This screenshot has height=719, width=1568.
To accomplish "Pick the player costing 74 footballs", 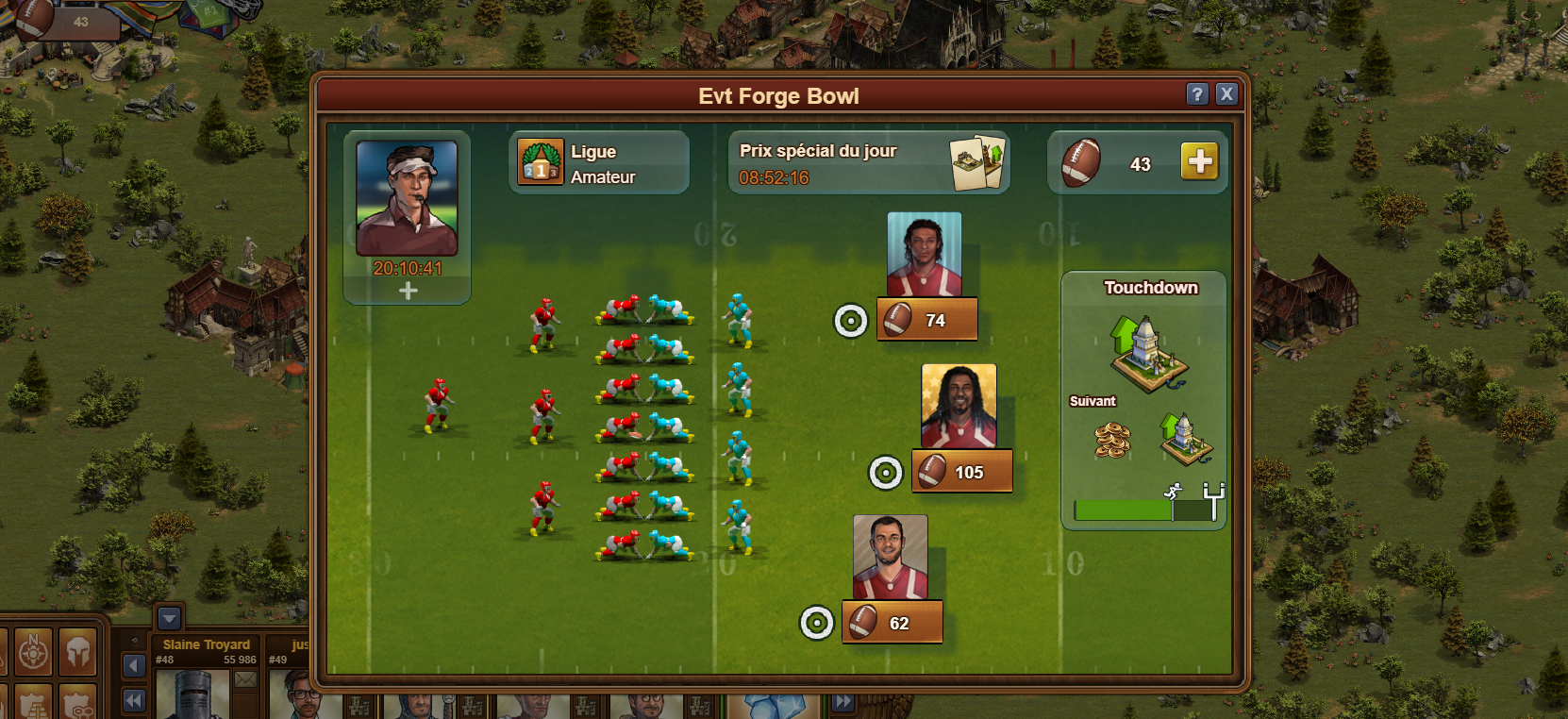I will tap(926, 320).
